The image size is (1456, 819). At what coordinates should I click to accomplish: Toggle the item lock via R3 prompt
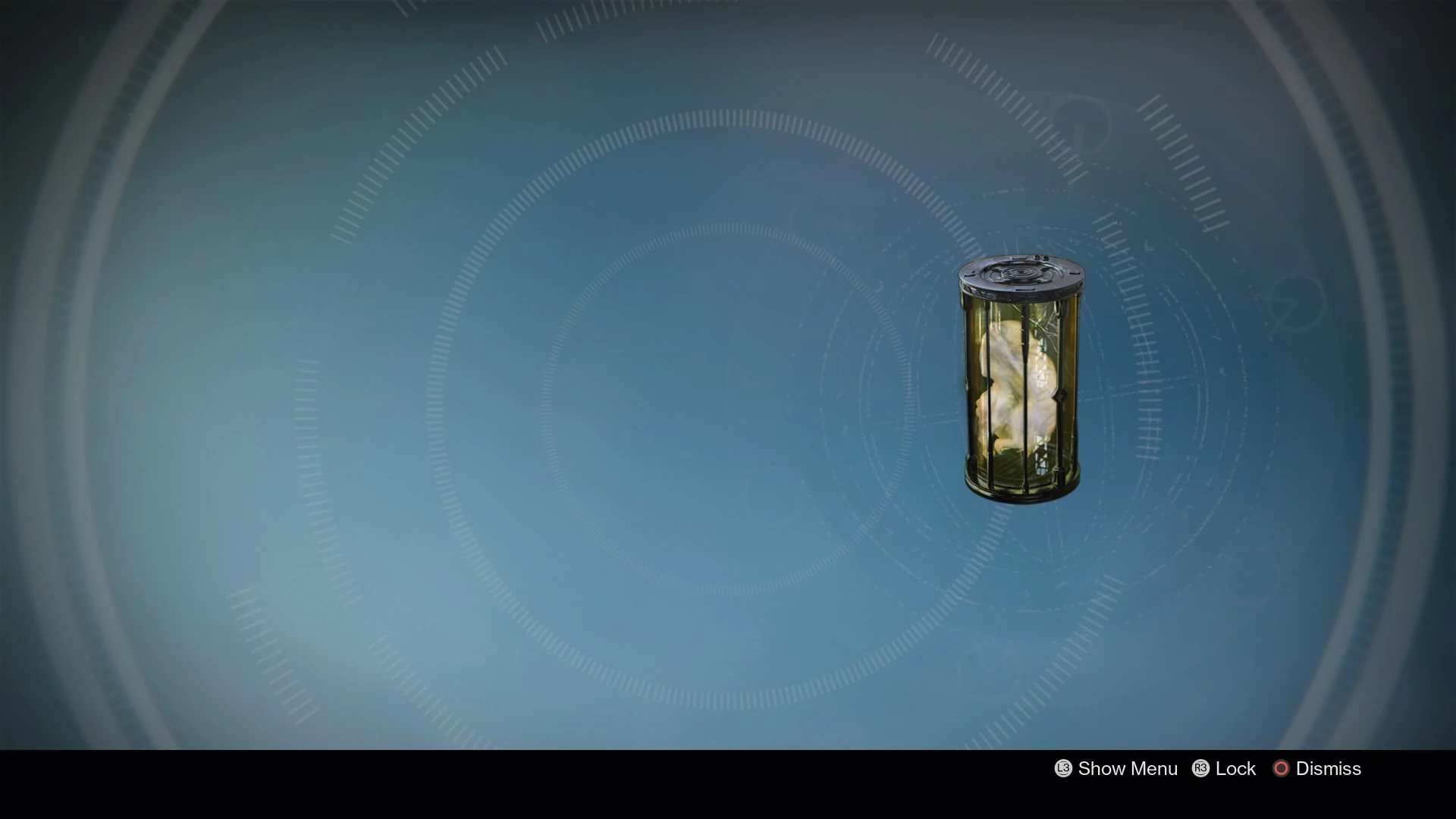[x=1200, y=769]
